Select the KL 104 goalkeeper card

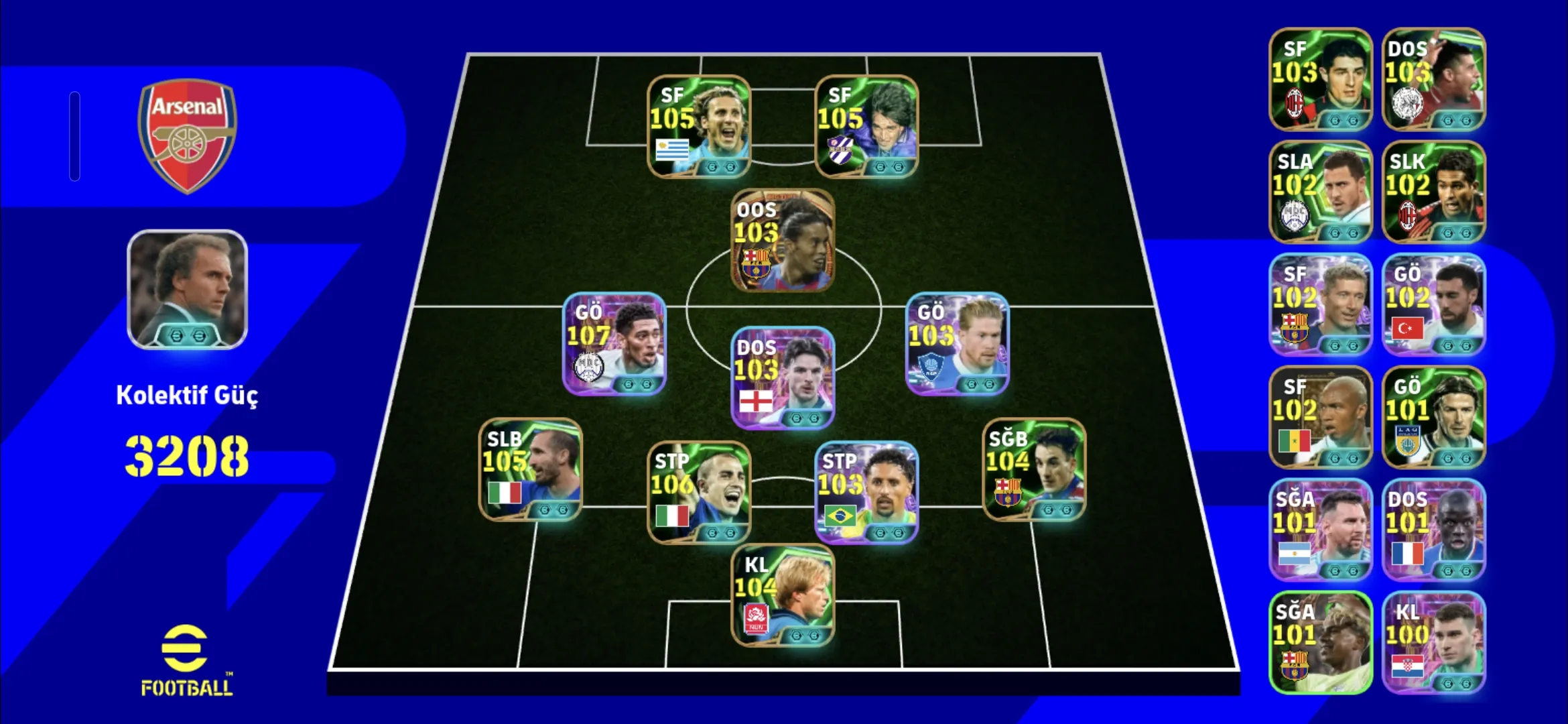783,595
